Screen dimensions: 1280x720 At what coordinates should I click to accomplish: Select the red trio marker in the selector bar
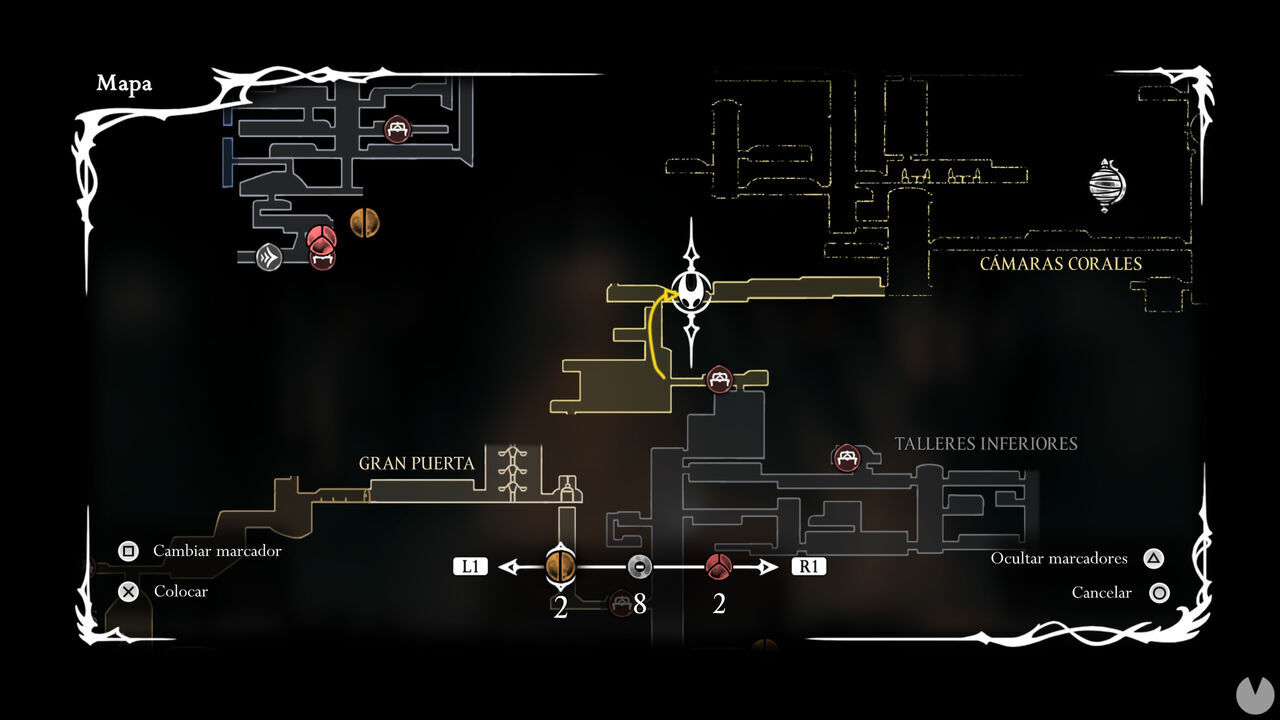[718, 565]
